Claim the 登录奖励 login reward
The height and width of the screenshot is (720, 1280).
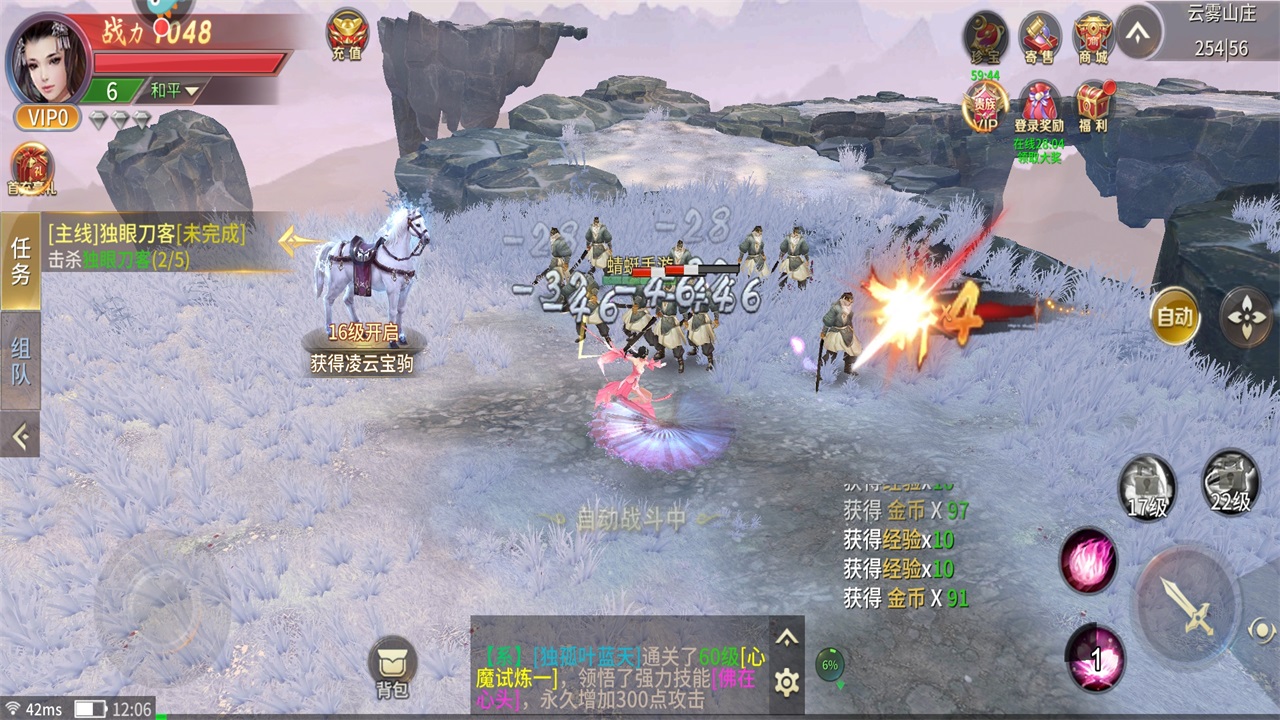(1039, 107)
